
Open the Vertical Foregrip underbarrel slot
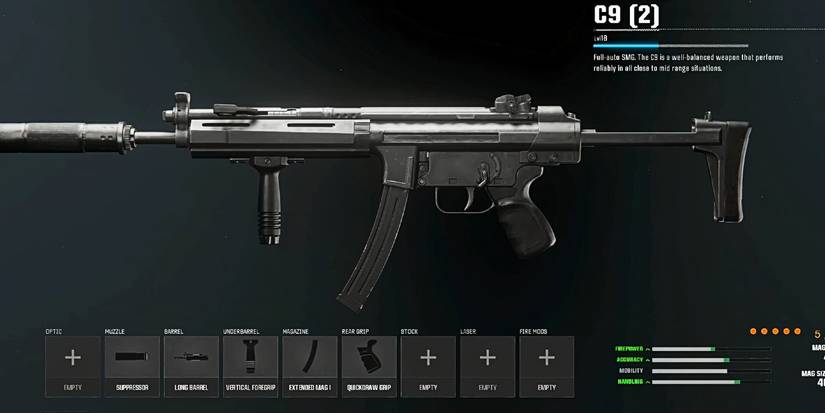[250, 365]
